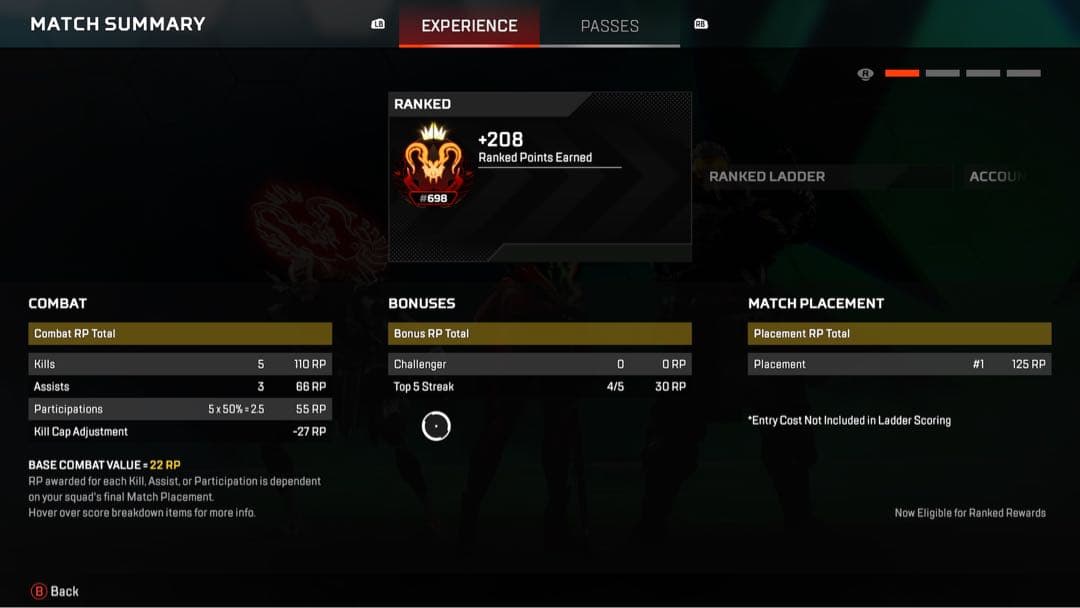Select the Ranked points earned panel
1080x608 pixels.
coord(539,177)
